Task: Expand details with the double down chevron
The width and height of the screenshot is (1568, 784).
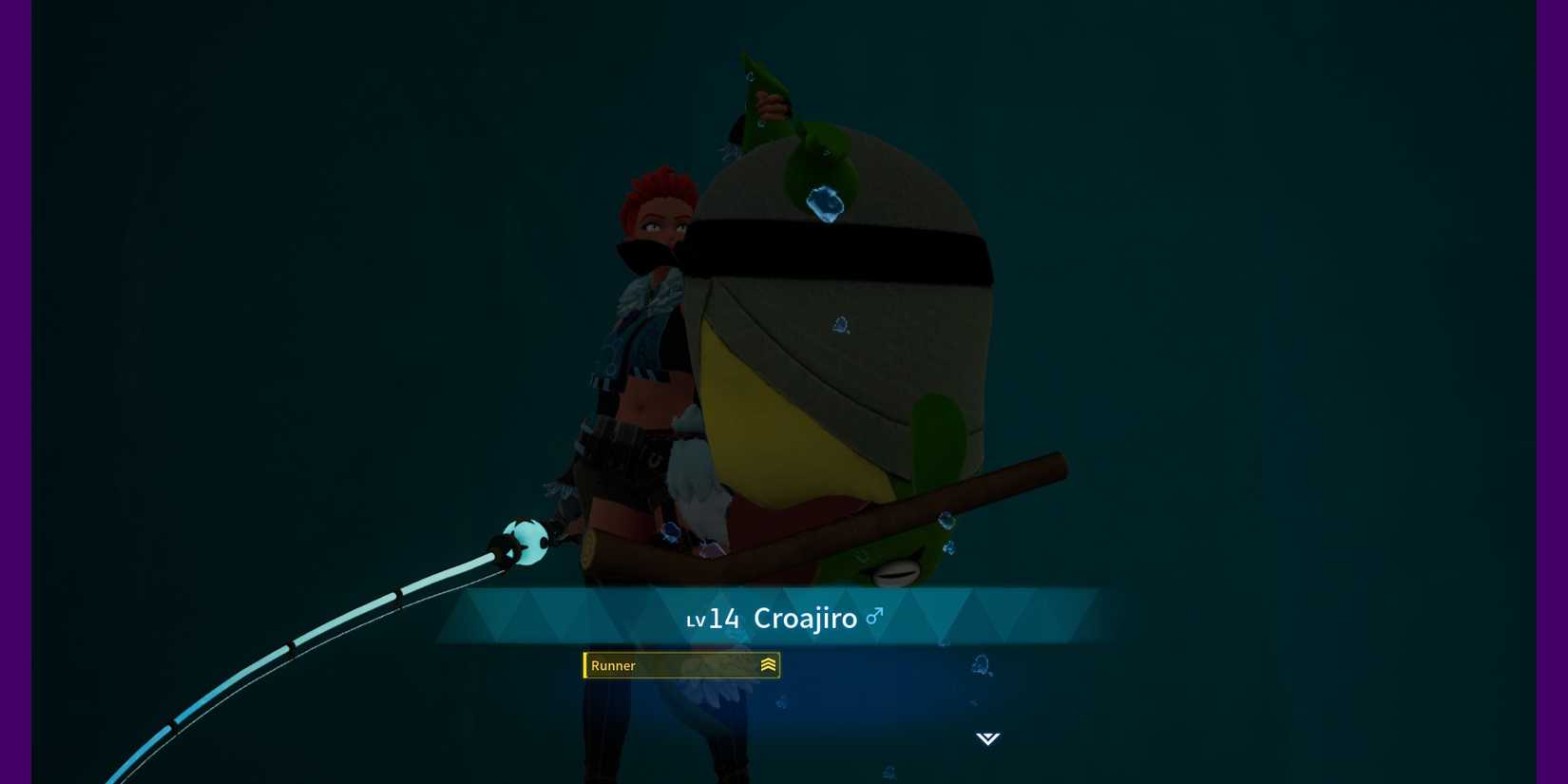Action: point(988,738)
